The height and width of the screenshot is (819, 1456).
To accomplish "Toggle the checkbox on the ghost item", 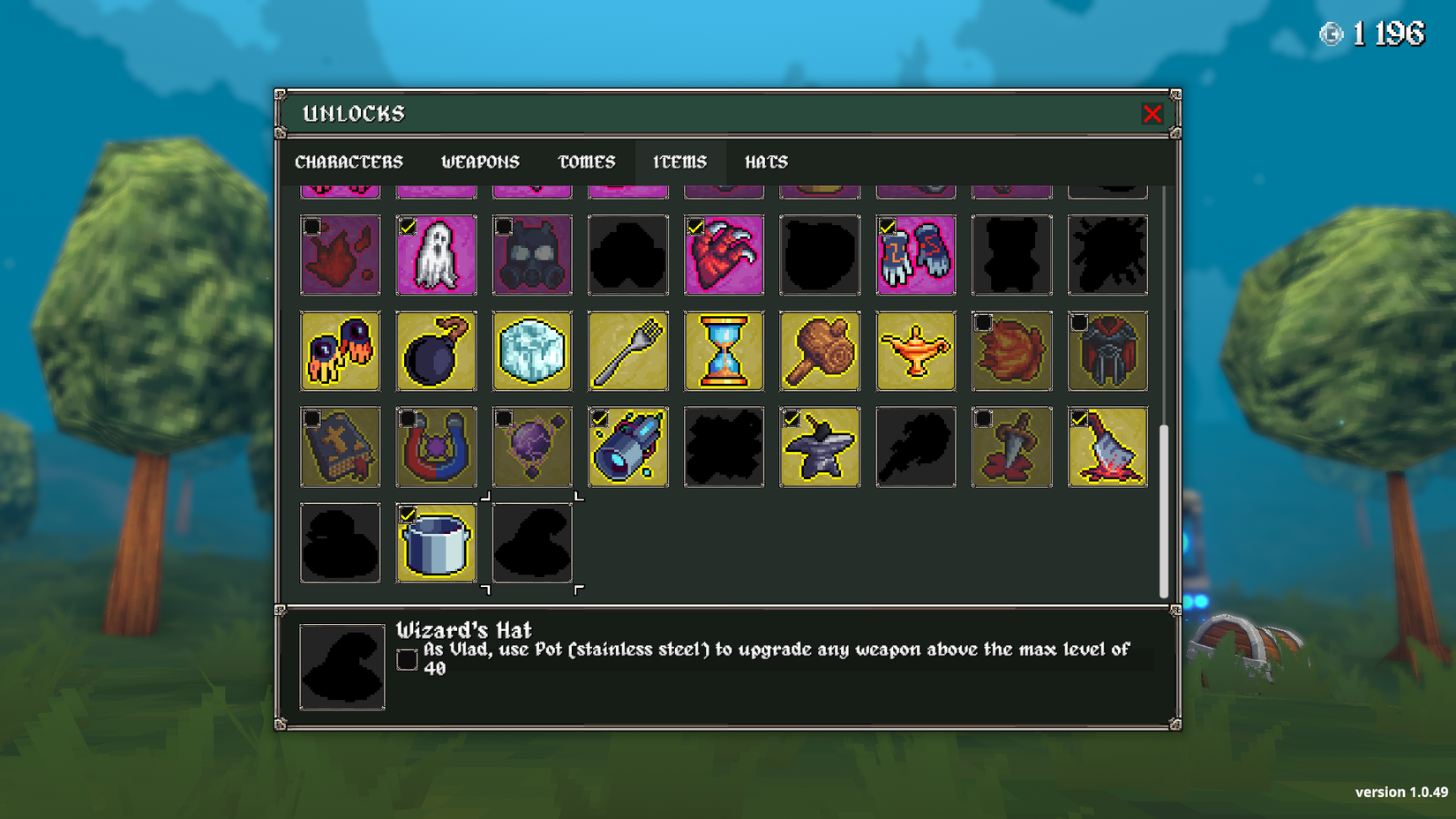I will (407, 226).
